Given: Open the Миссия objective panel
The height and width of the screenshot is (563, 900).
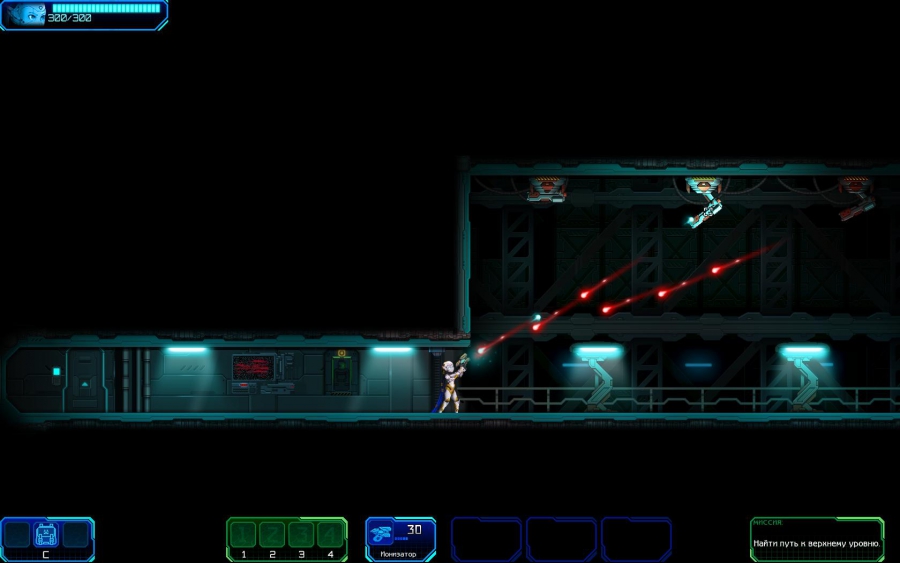Looking at the screenshot, I should 817,539.
